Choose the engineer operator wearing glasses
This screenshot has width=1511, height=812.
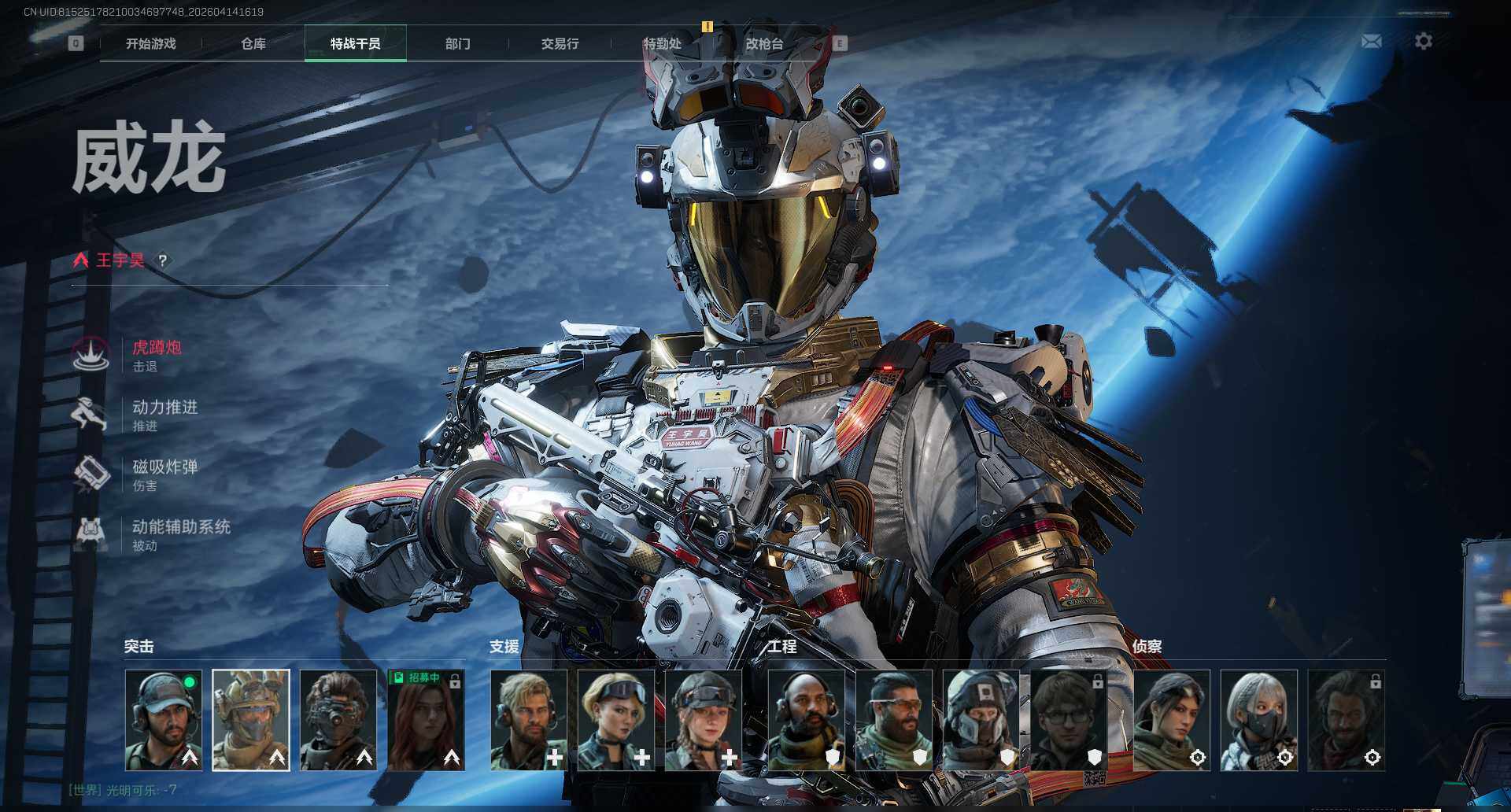point(1068,720)
